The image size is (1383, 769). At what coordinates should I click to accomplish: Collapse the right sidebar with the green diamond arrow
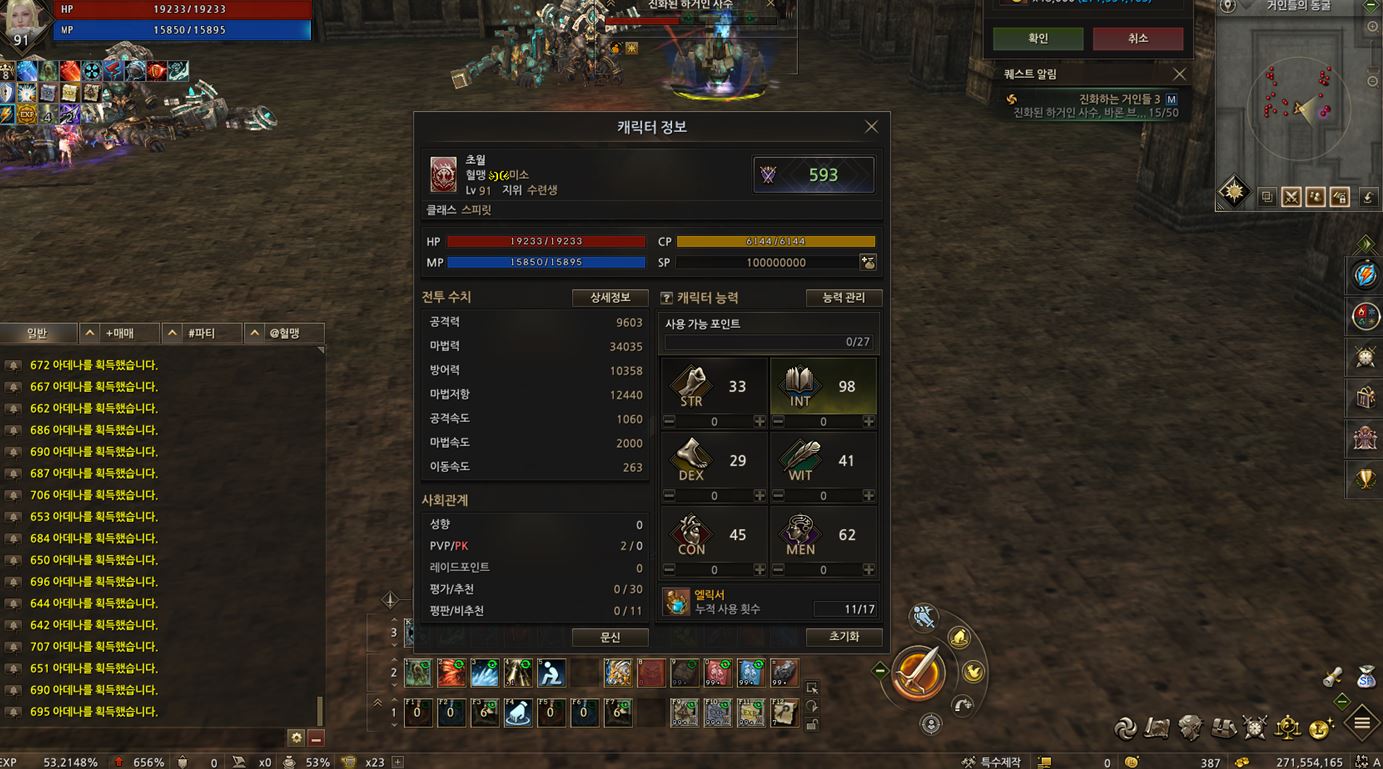click(x=1363, y=242)
